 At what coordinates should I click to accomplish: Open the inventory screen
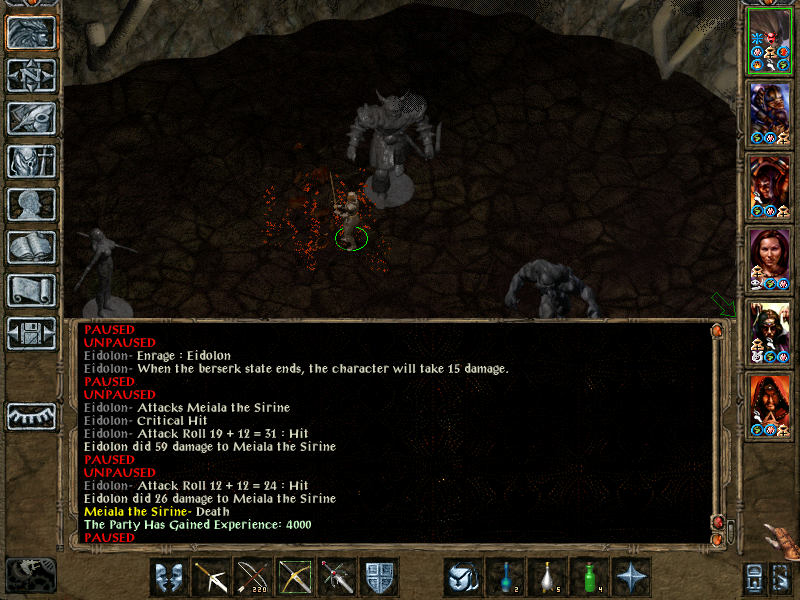click(x=31, y=161)
